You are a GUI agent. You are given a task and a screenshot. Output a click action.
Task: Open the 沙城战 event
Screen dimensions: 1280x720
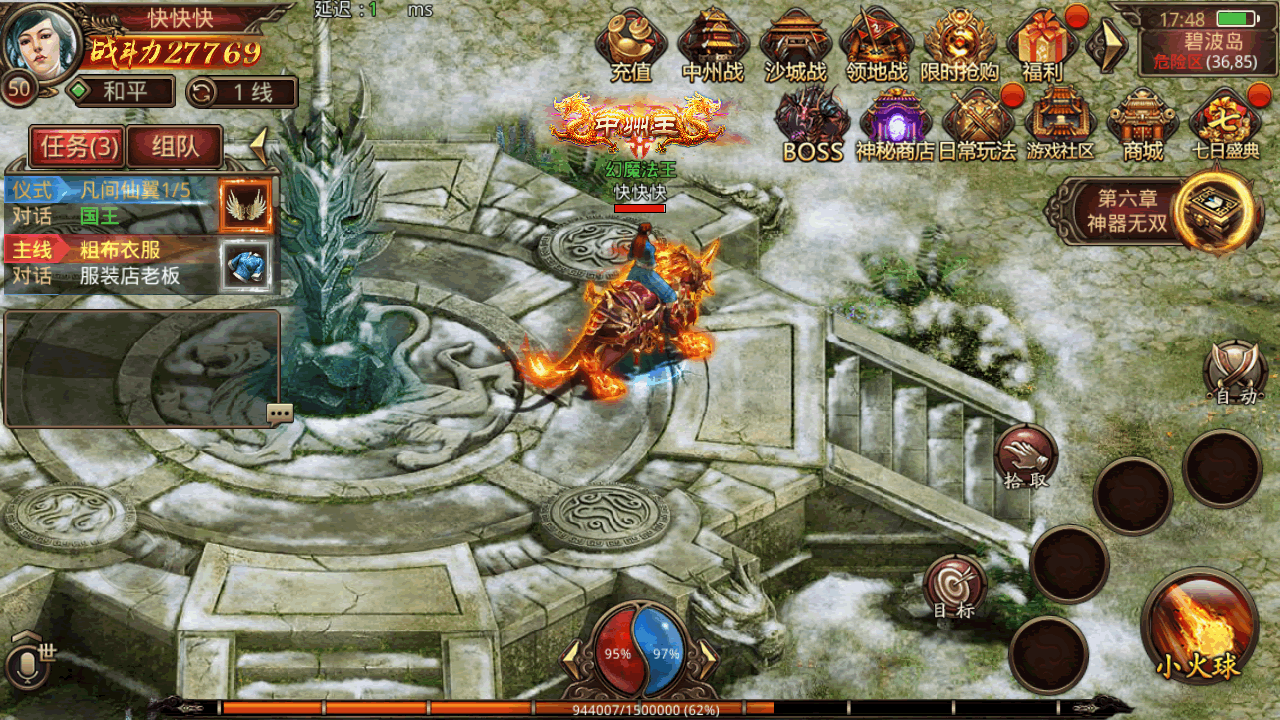tap(796, 43)
